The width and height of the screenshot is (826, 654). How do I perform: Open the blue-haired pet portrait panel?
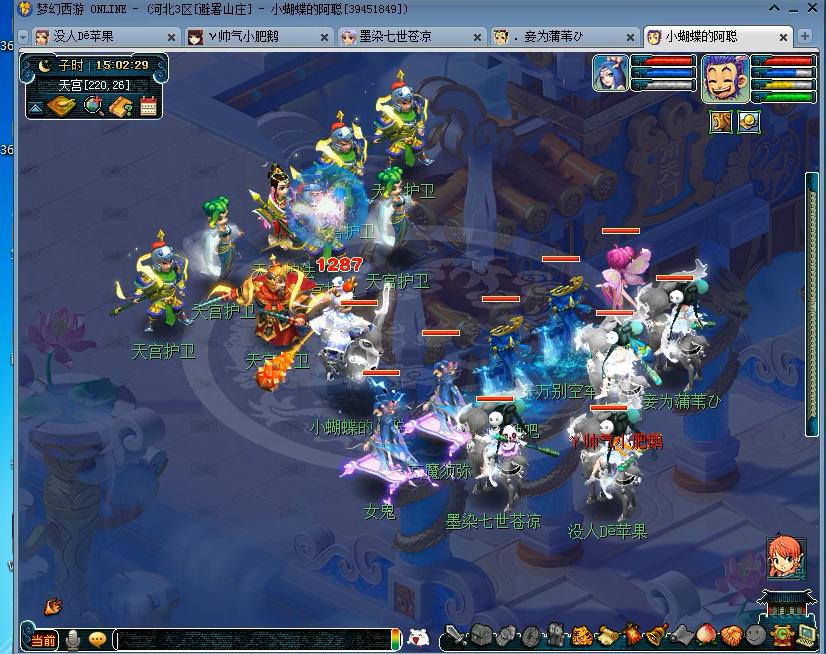coord(610,74)
